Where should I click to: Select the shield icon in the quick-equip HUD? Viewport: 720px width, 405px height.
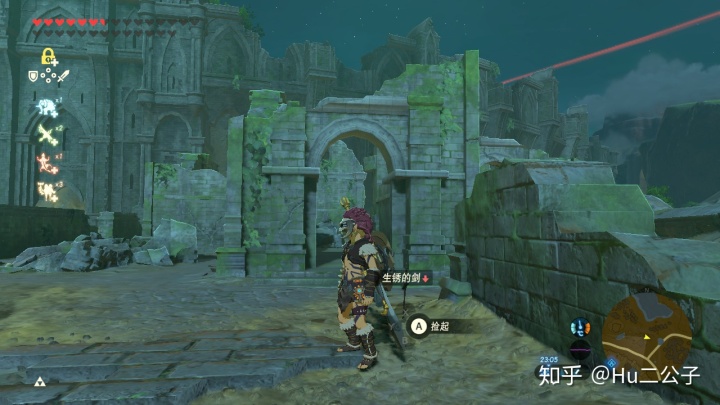33,75
